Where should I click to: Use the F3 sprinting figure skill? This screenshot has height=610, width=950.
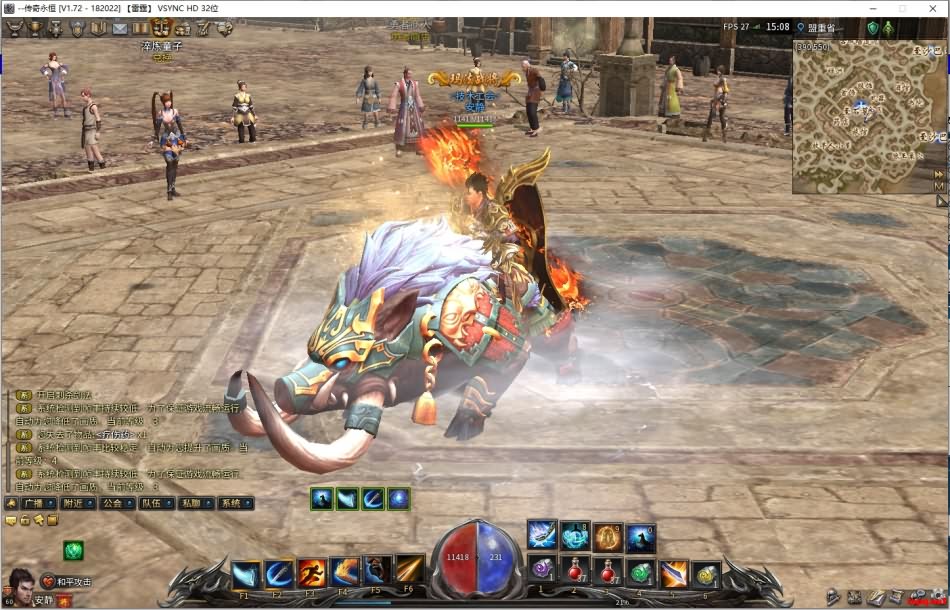click(312, 573)
